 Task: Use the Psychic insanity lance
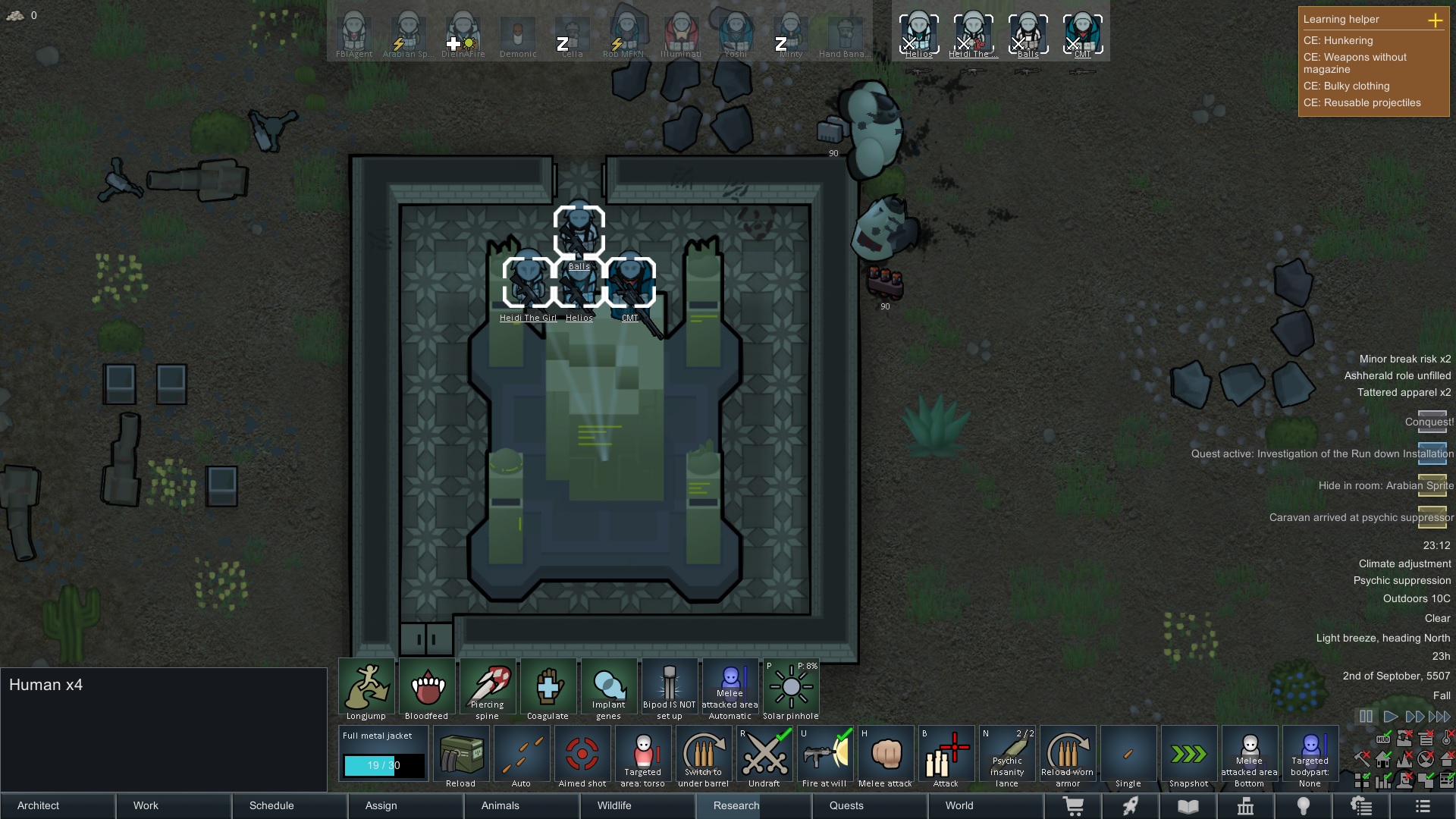pos(1007,755)
